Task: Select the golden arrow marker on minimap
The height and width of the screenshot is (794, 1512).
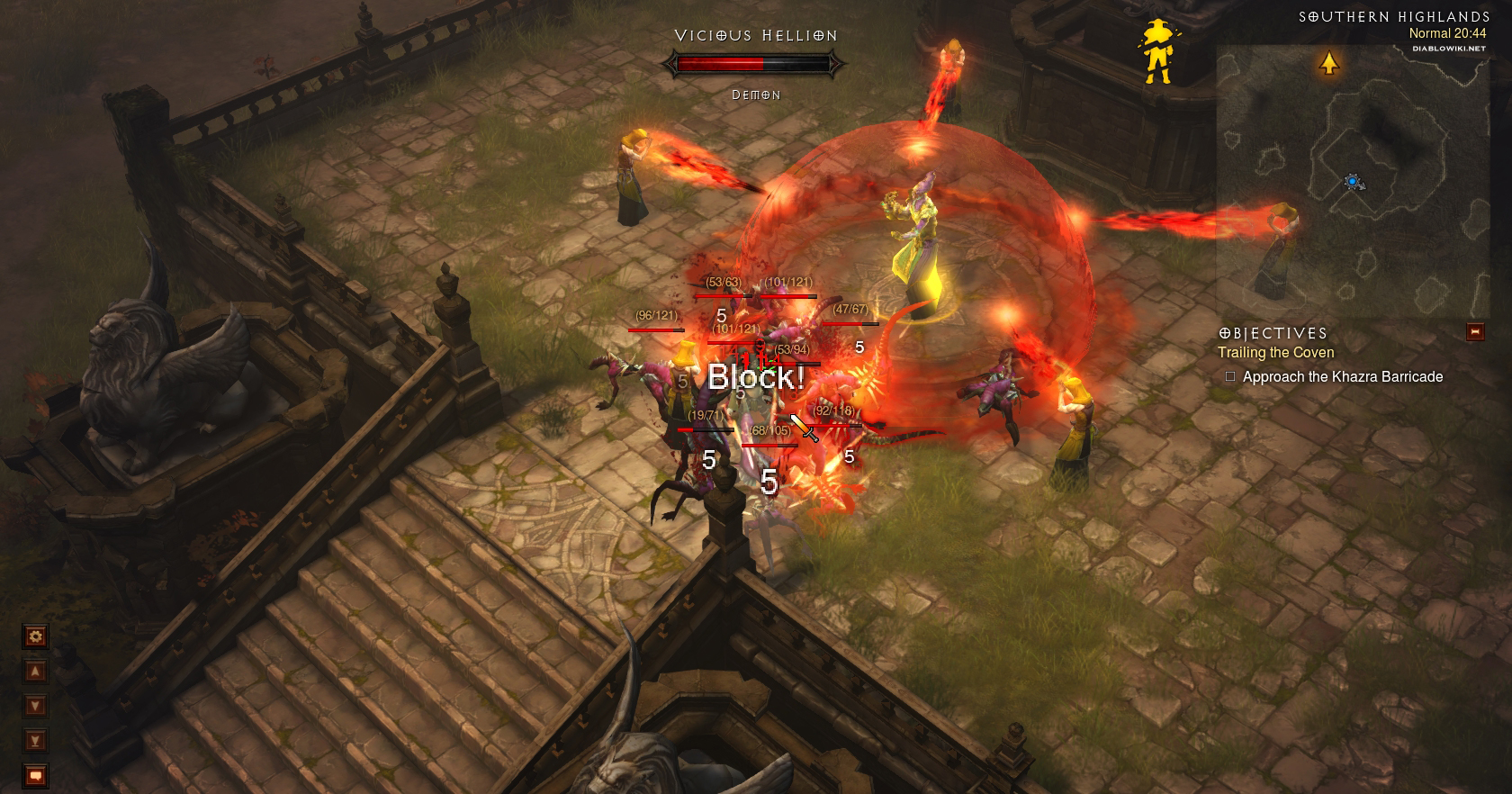Action: 1329,63
